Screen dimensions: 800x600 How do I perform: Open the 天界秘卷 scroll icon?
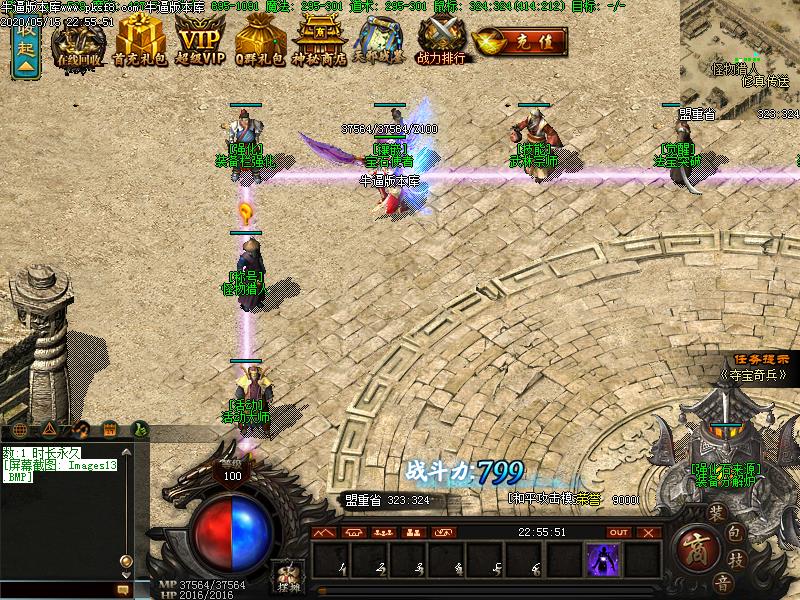tap(381, 40)
